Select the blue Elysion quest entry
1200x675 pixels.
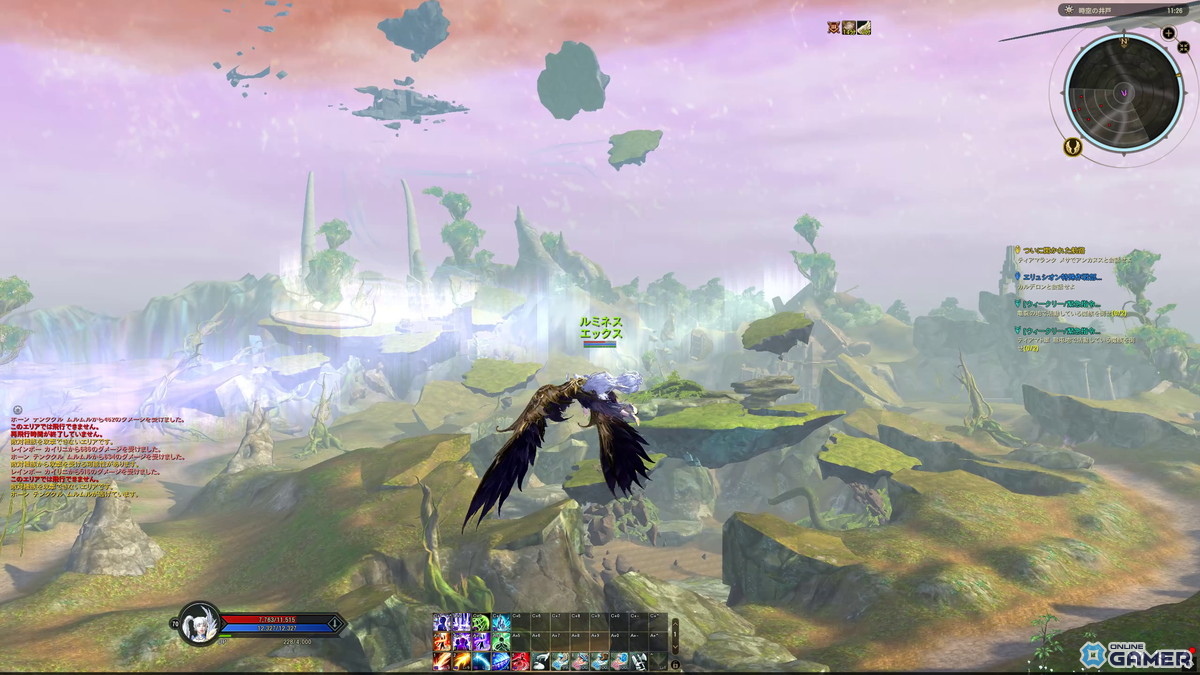pyautogui.click(x=1060, y=276)
